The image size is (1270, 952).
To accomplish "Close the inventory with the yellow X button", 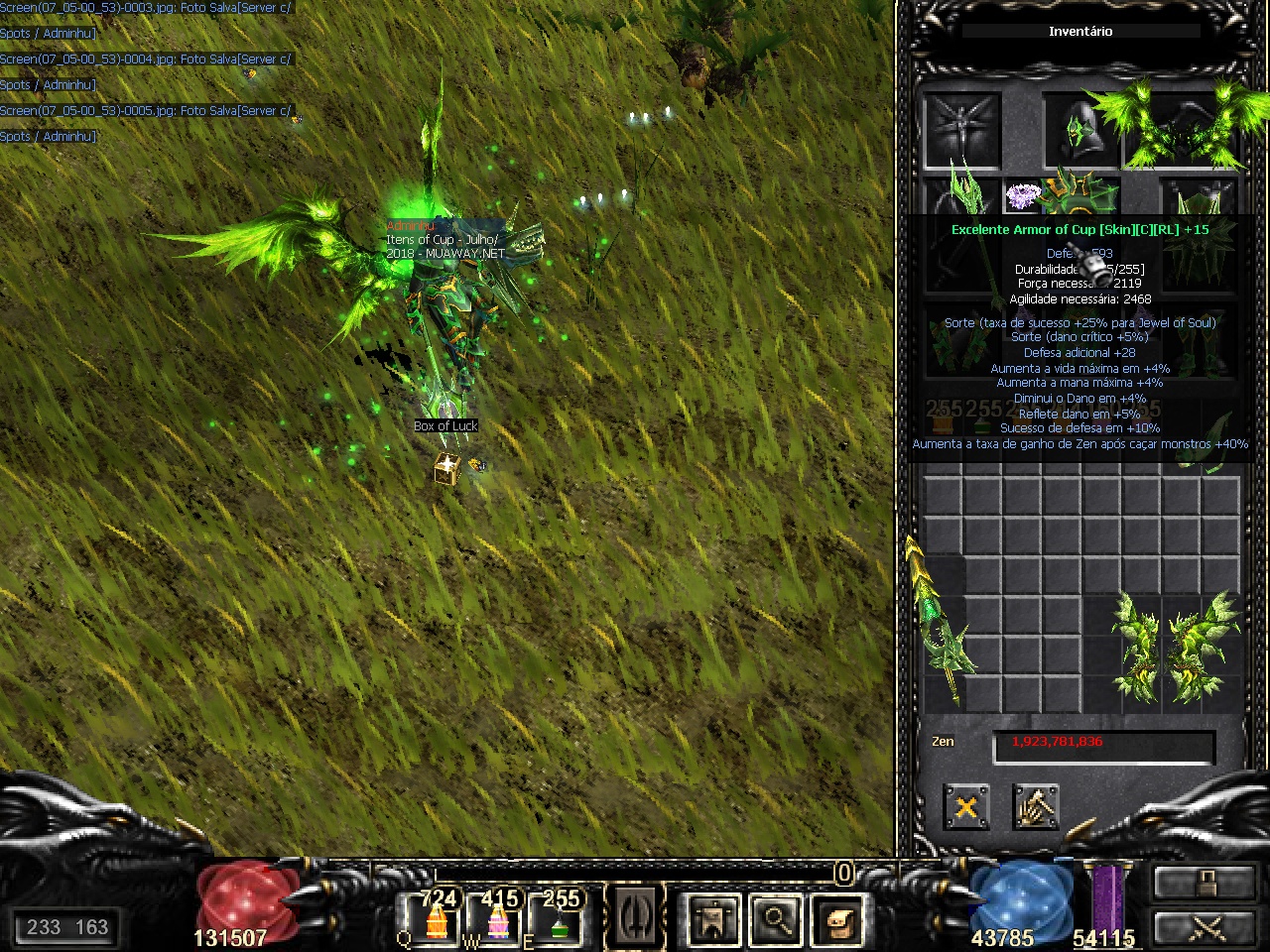I will pos(965,807).
